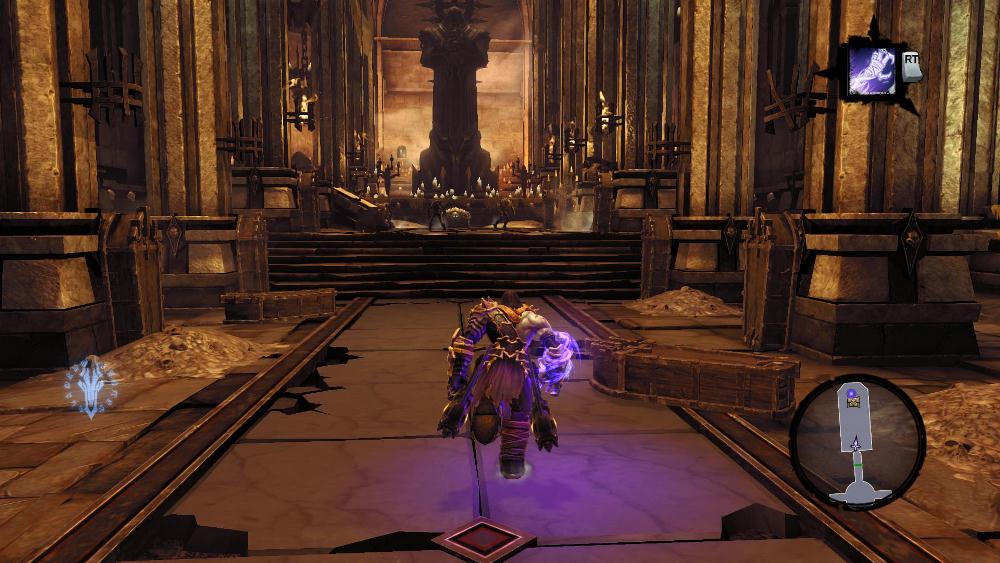Open the circular minimap
The image size is (1000, 563).
(x=857, y=441)
